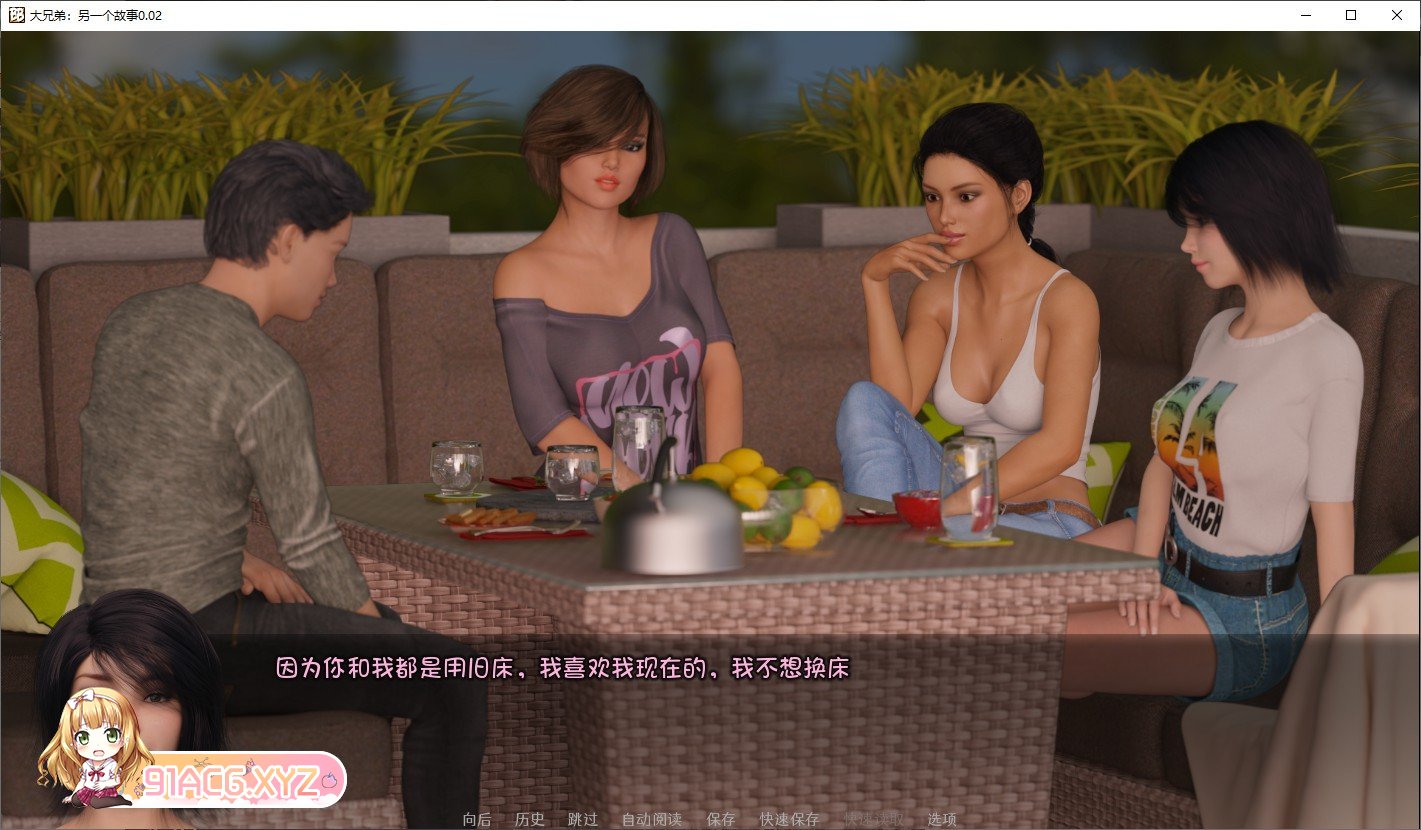Enable 跳过 to skip dialogue
The width and height of the screenshot is (1421, 830).
(x=583, y=819)
